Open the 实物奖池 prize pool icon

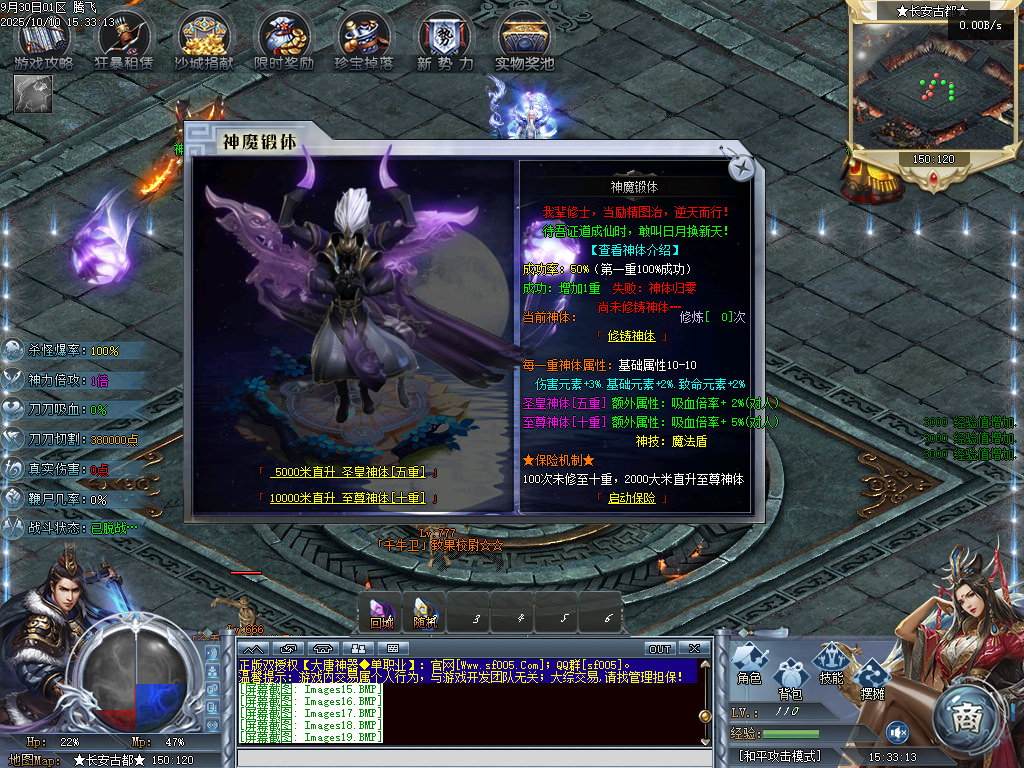point(525,40)
